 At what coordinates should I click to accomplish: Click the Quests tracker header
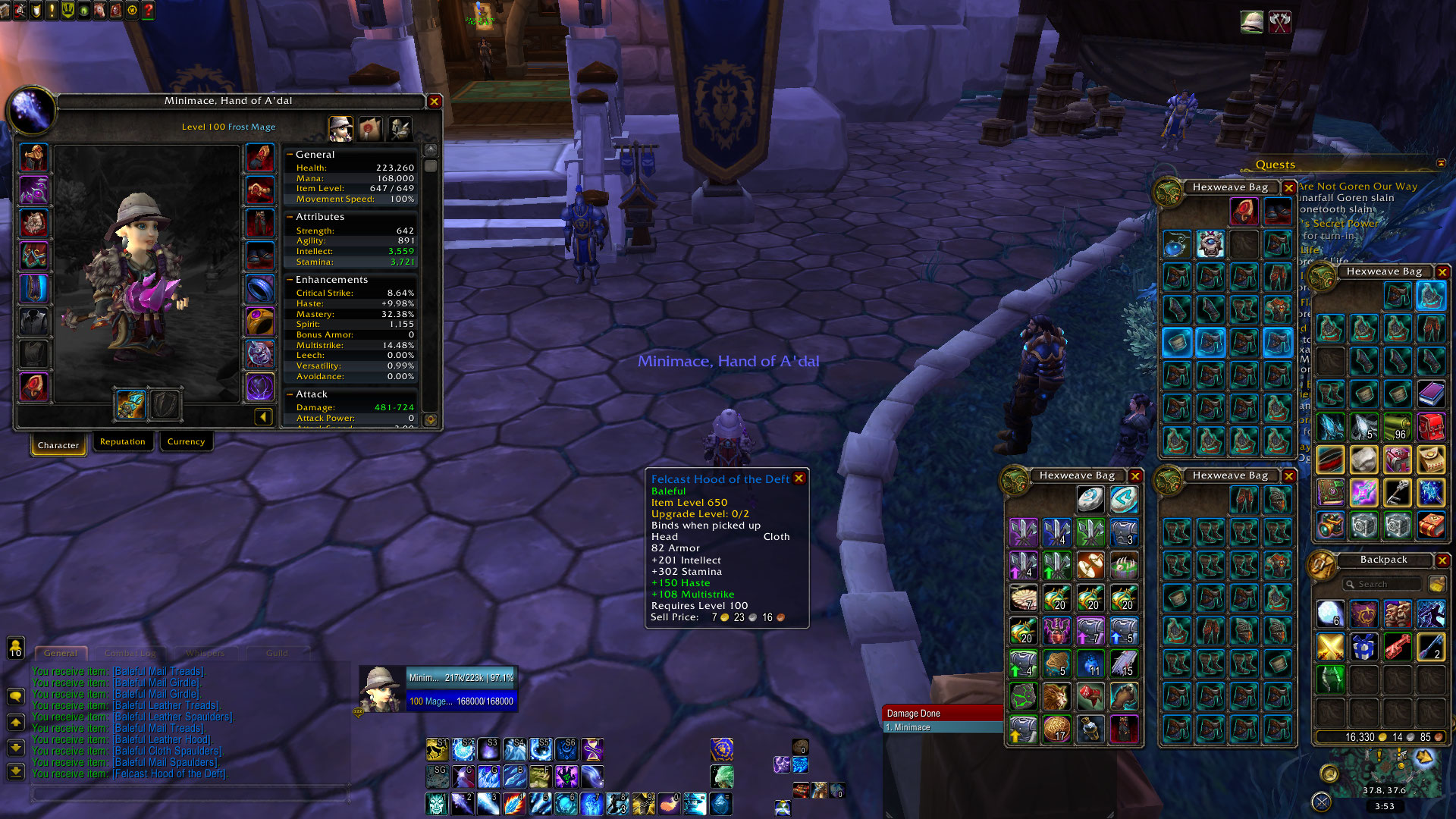point(1275,165)
